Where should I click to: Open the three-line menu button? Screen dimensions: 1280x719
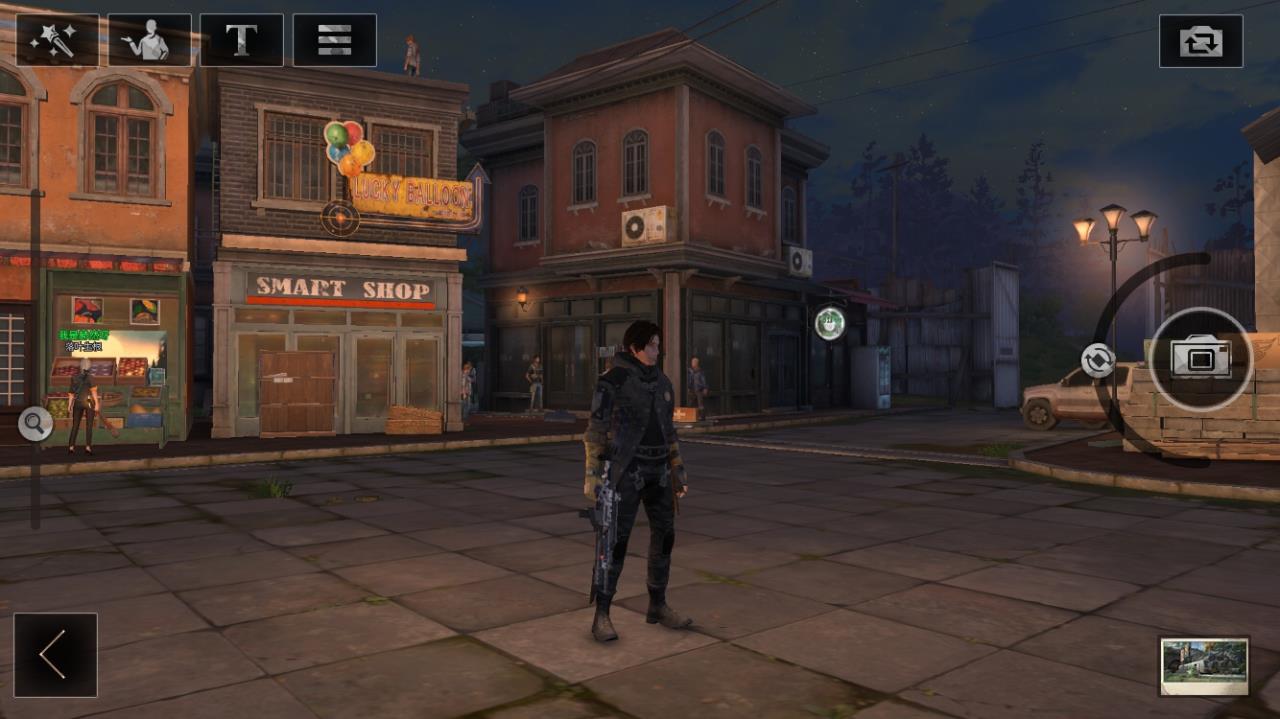334,40
